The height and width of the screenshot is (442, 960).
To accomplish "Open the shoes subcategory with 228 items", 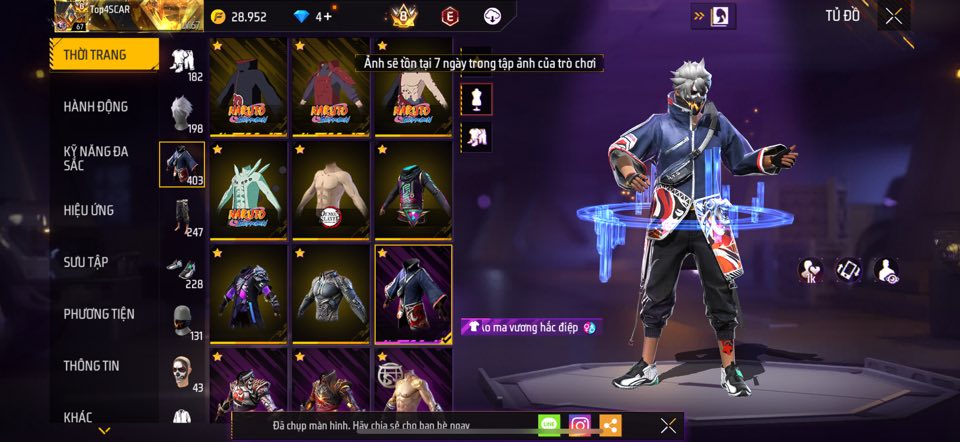I will point(182,269).
